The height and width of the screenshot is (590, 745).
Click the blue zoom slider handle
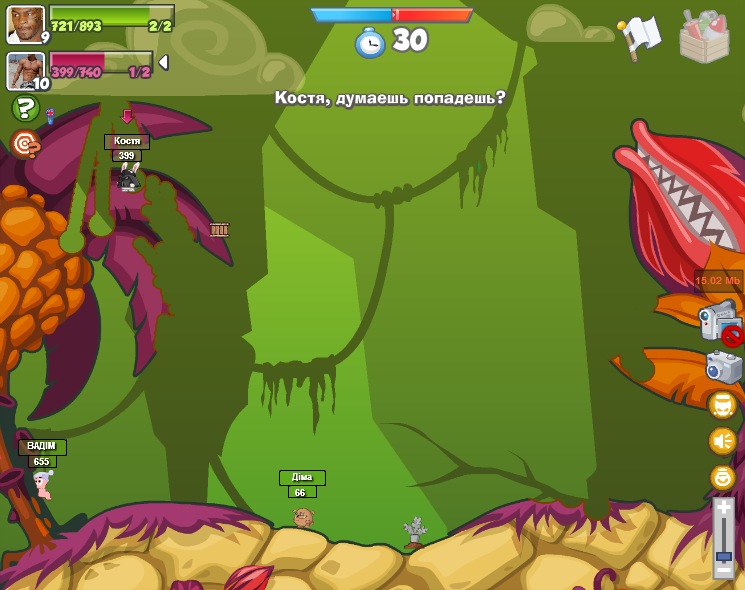point(723,555)
